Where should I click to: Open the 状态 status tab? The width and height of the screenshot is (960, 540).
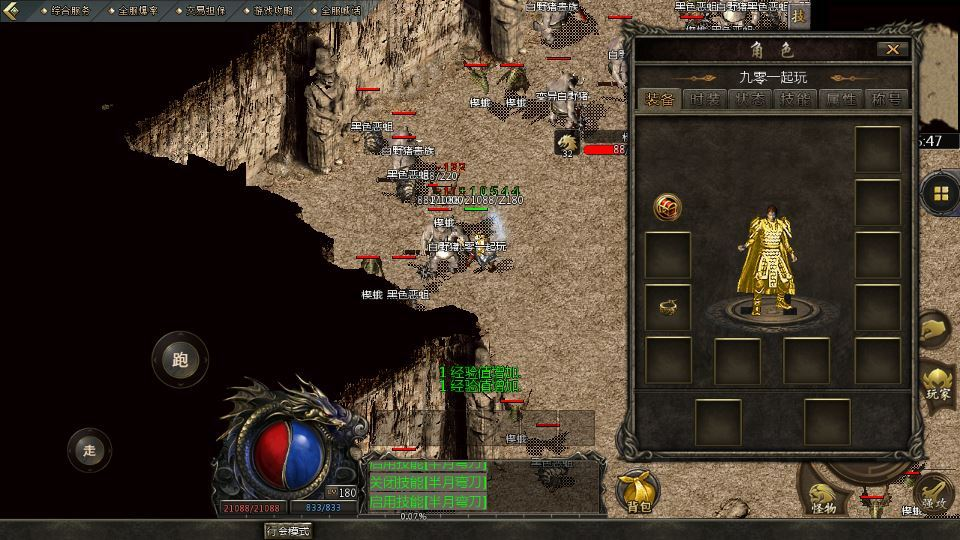pos(751,99)
